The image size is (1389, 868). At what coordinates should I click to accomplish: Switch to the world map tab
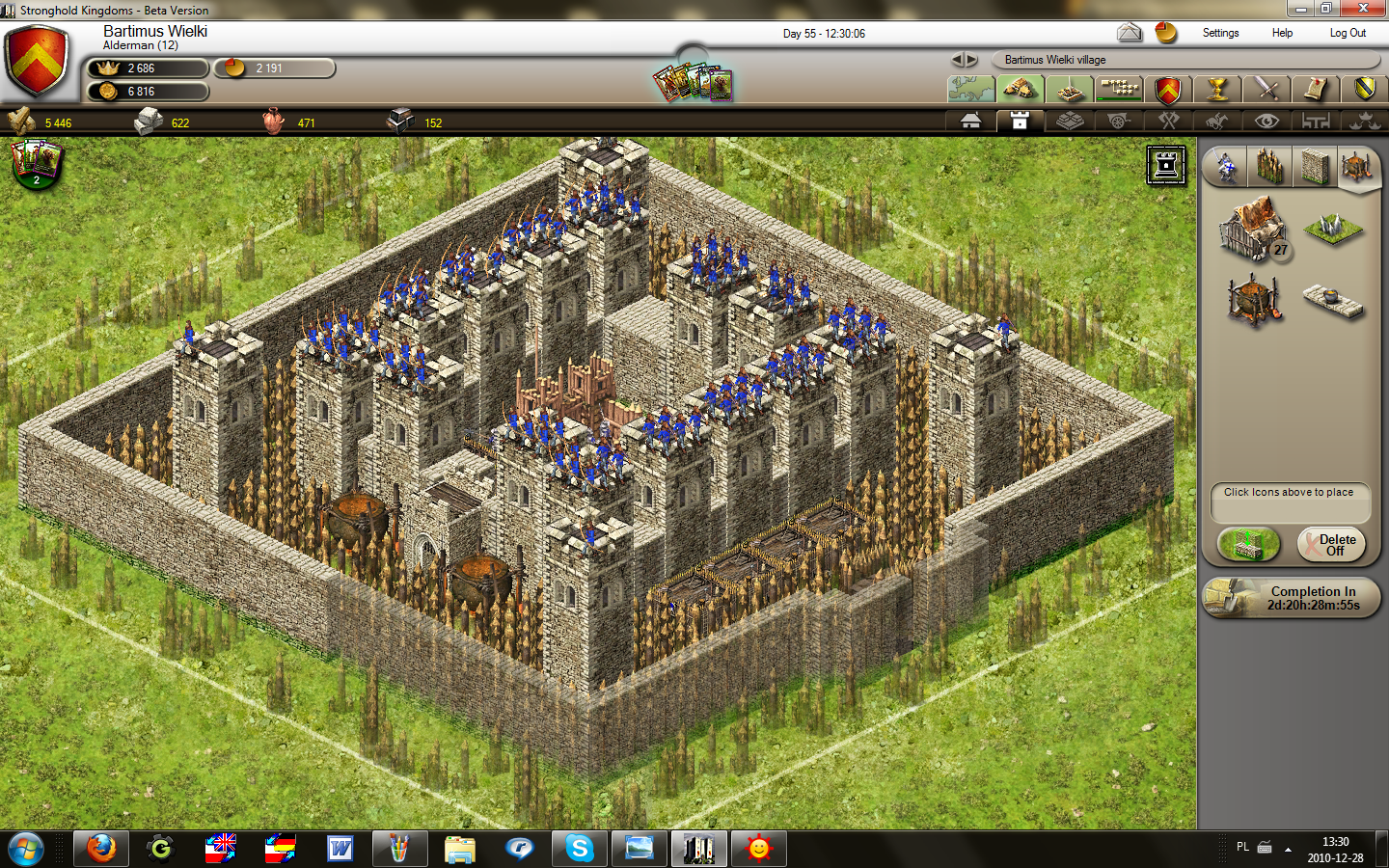(x=971, y=90)
